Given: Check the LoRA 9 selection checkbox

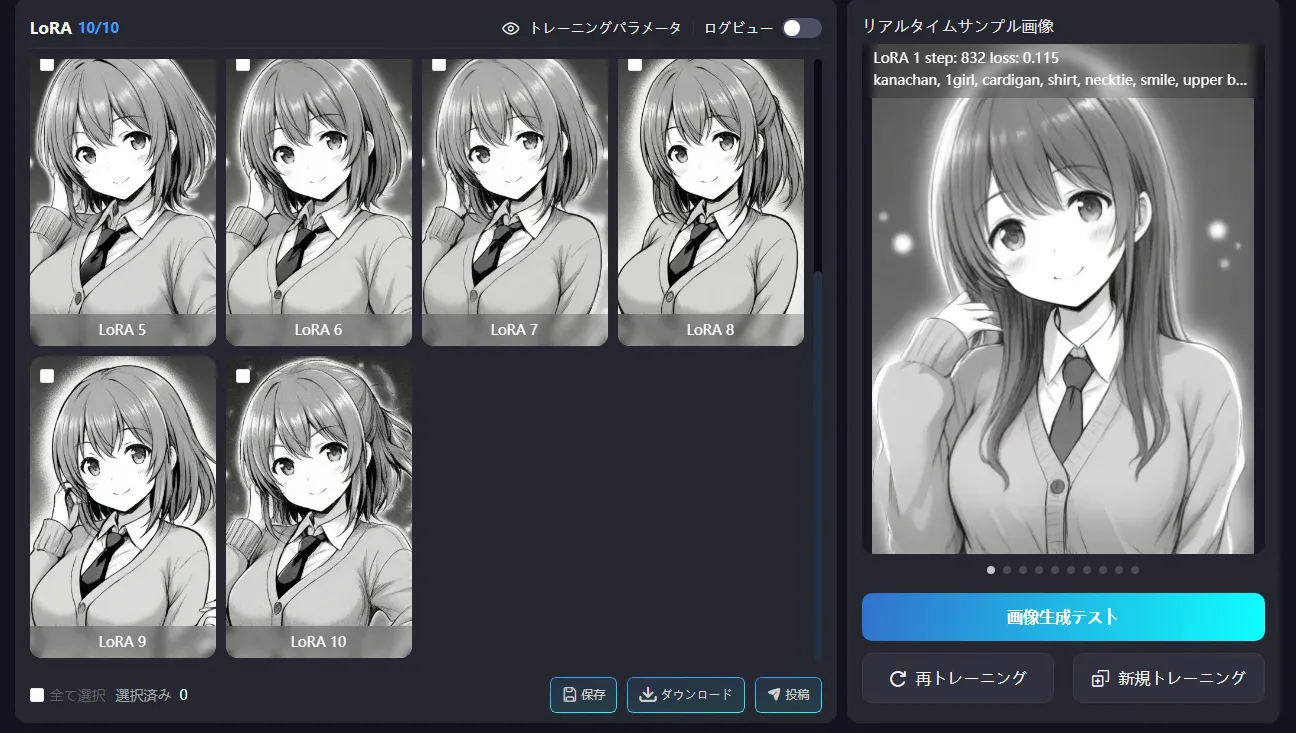Looking at the screenshot, I should pyautogui.click(x=45, y=376).
